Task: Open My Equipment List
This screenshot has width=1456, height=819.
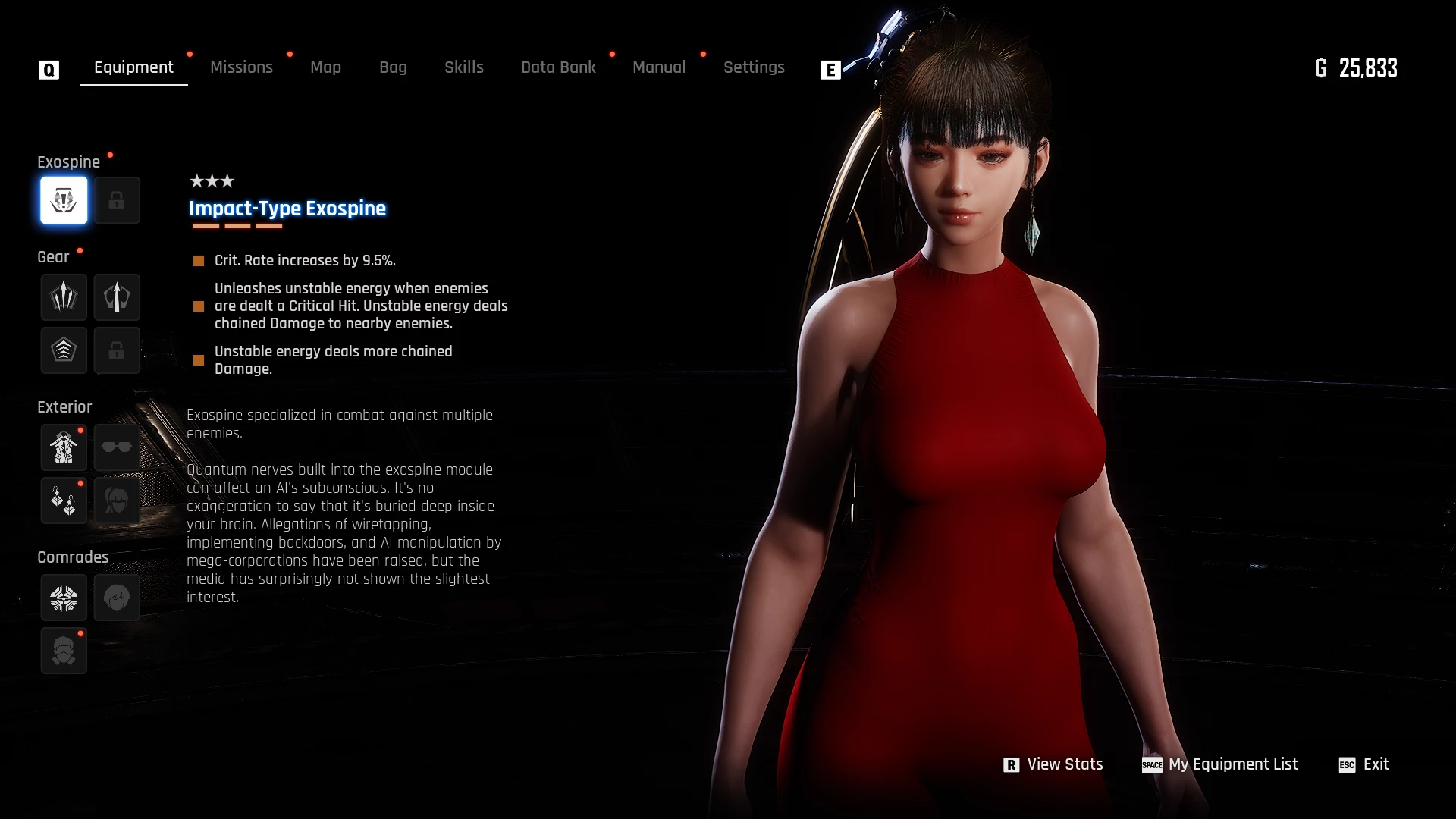Action: pyautogui.click(x=1220, y=764)
